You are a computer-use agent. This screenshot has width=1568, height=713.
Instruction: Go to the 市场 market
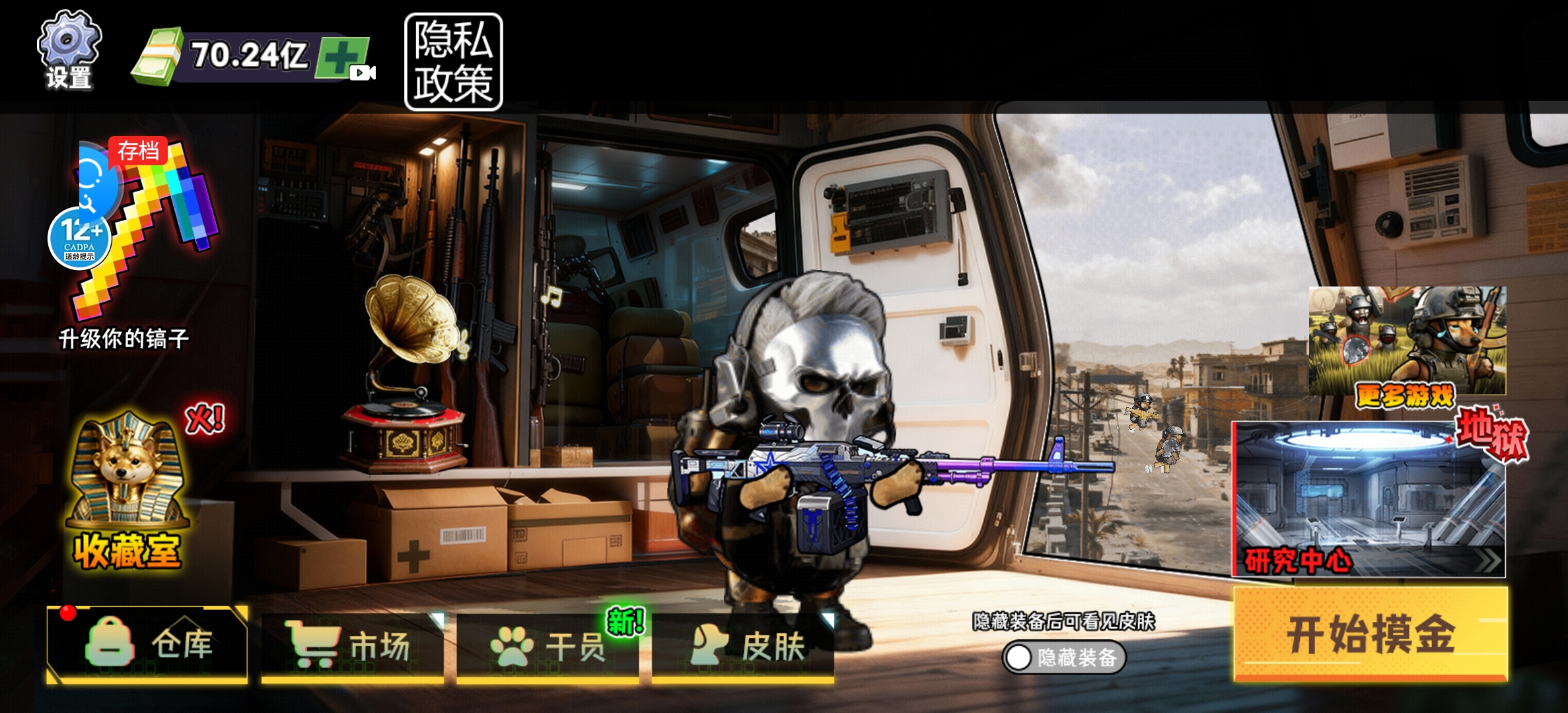point(351,646)
